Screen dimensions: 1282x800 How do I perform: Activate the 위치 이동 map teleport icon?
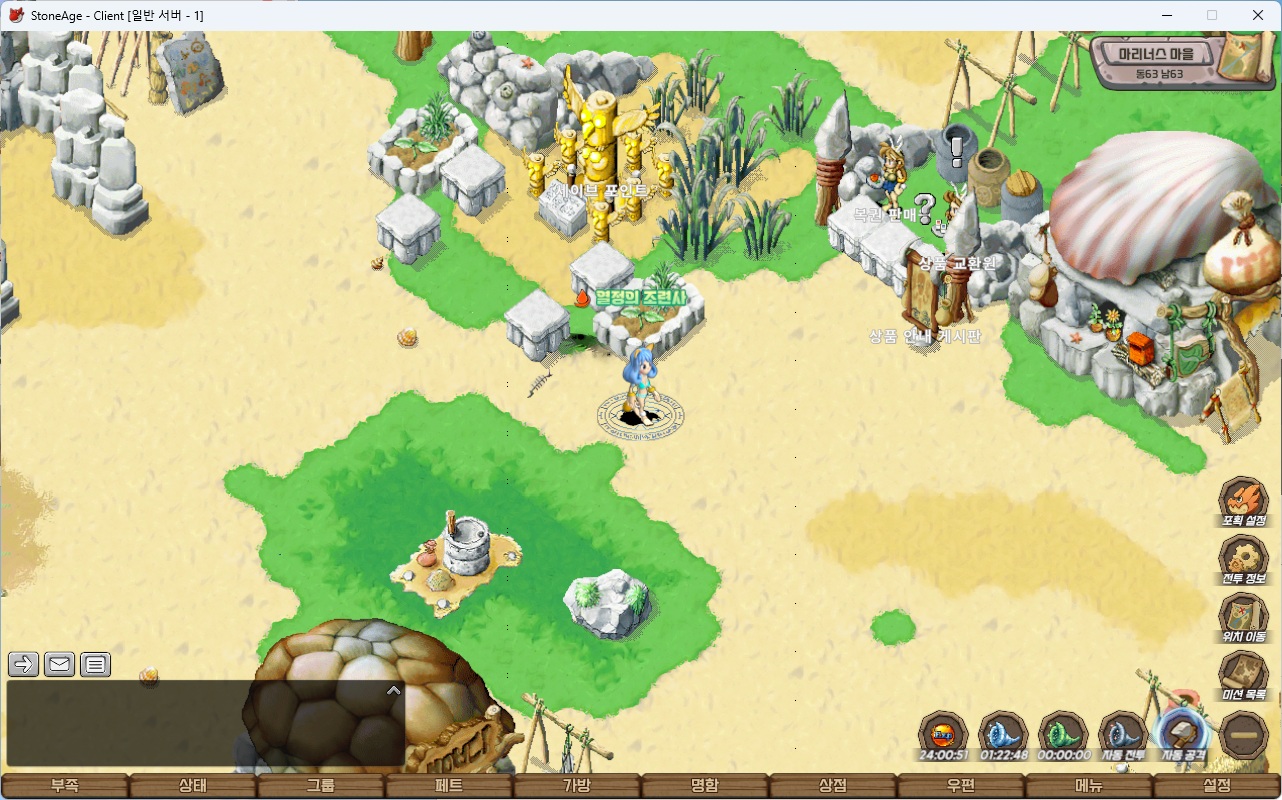1244,617
